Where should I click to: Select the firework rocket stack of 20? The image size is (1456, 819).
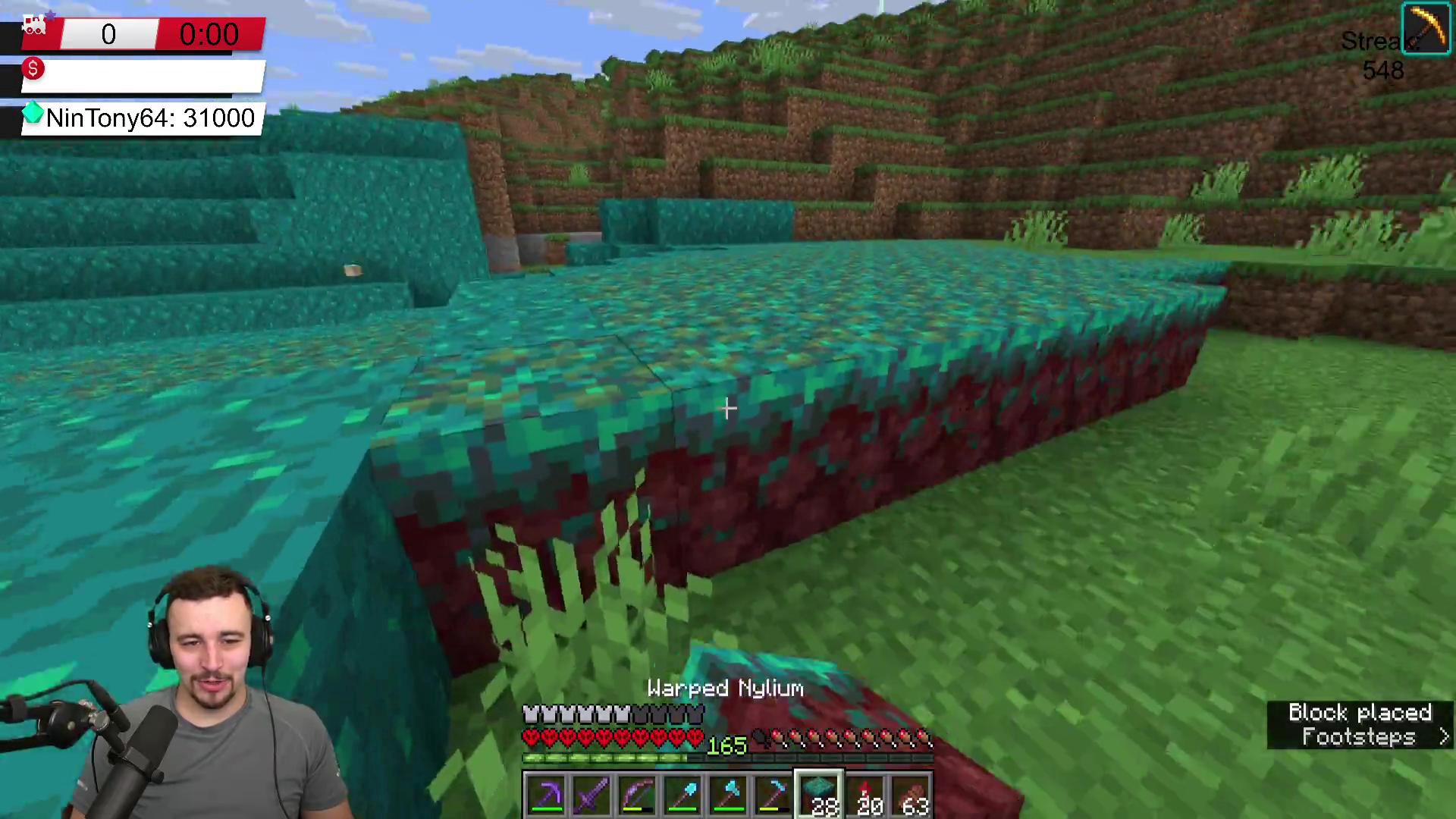[865, 795]
